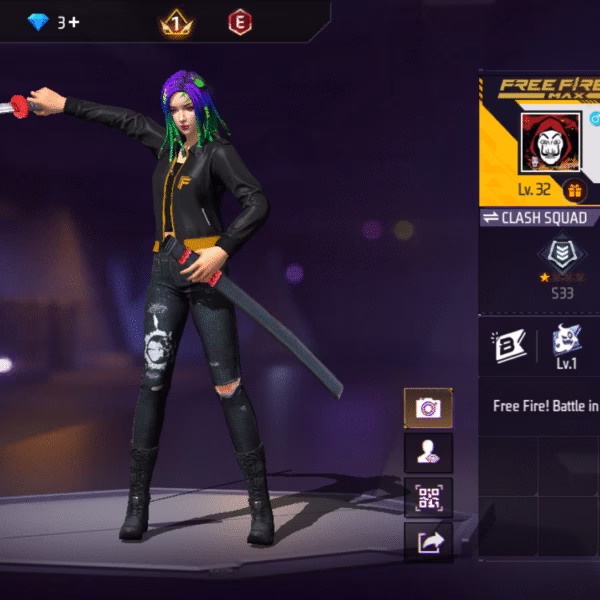This screenshot has width=600, height=600.
Task: Edit the Free Fire signature text
Action: (x=545, y=407)
